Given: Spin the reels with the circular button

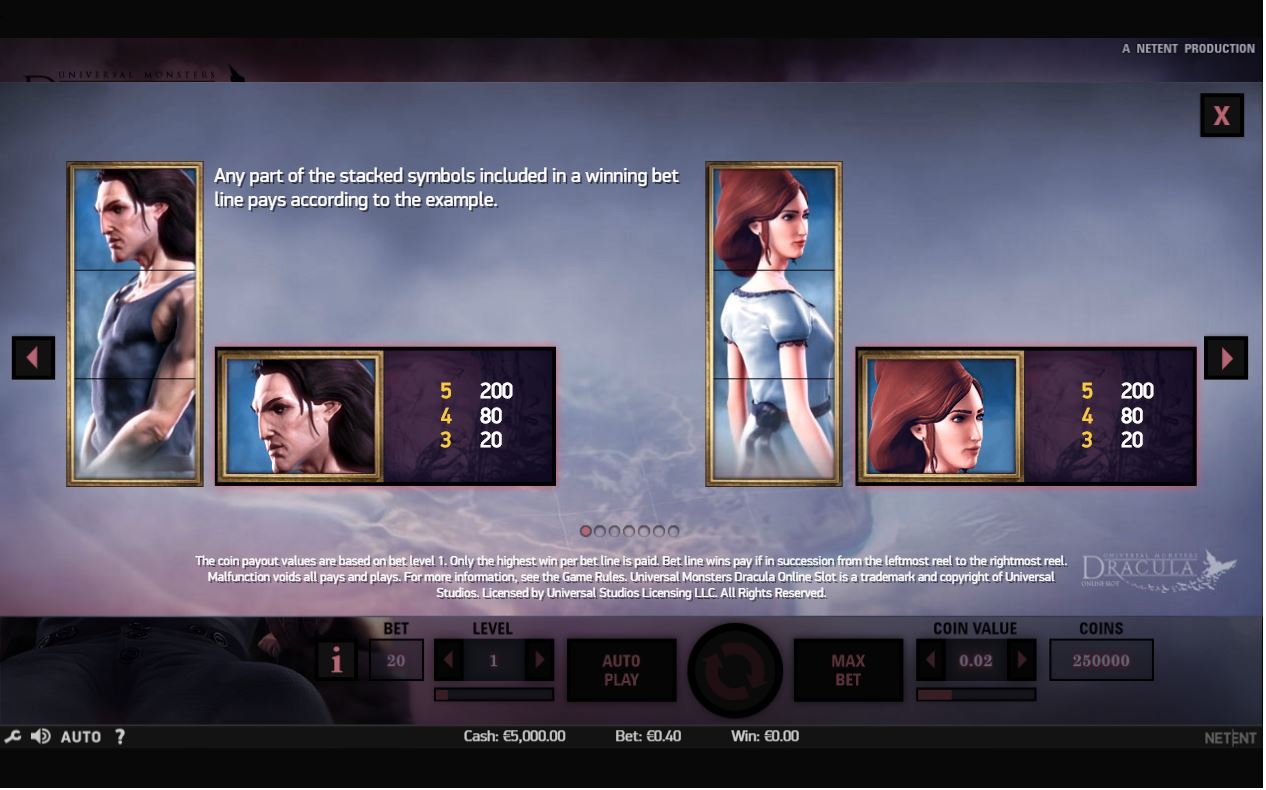Looking at the screenshot, I should click(735, 670).
